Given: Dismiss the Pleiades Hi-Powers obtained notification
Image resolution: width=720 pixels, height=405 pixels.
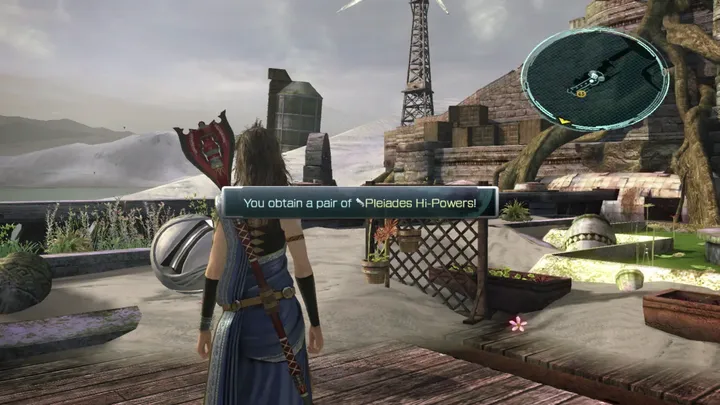Looking at the screenshot, I should (x=360, y=203).
